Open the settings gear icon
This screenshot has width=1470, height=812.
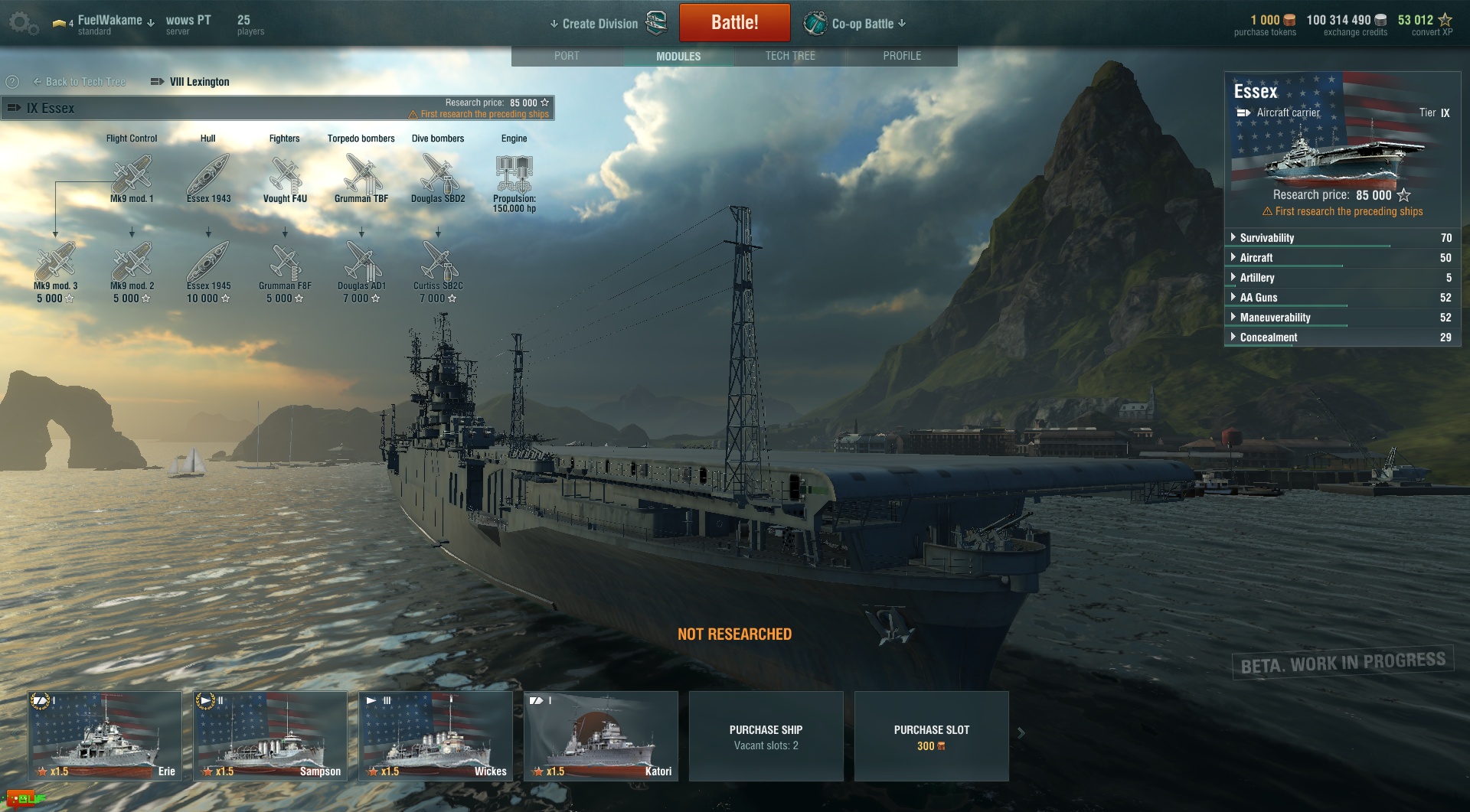[x=22, y=23]
